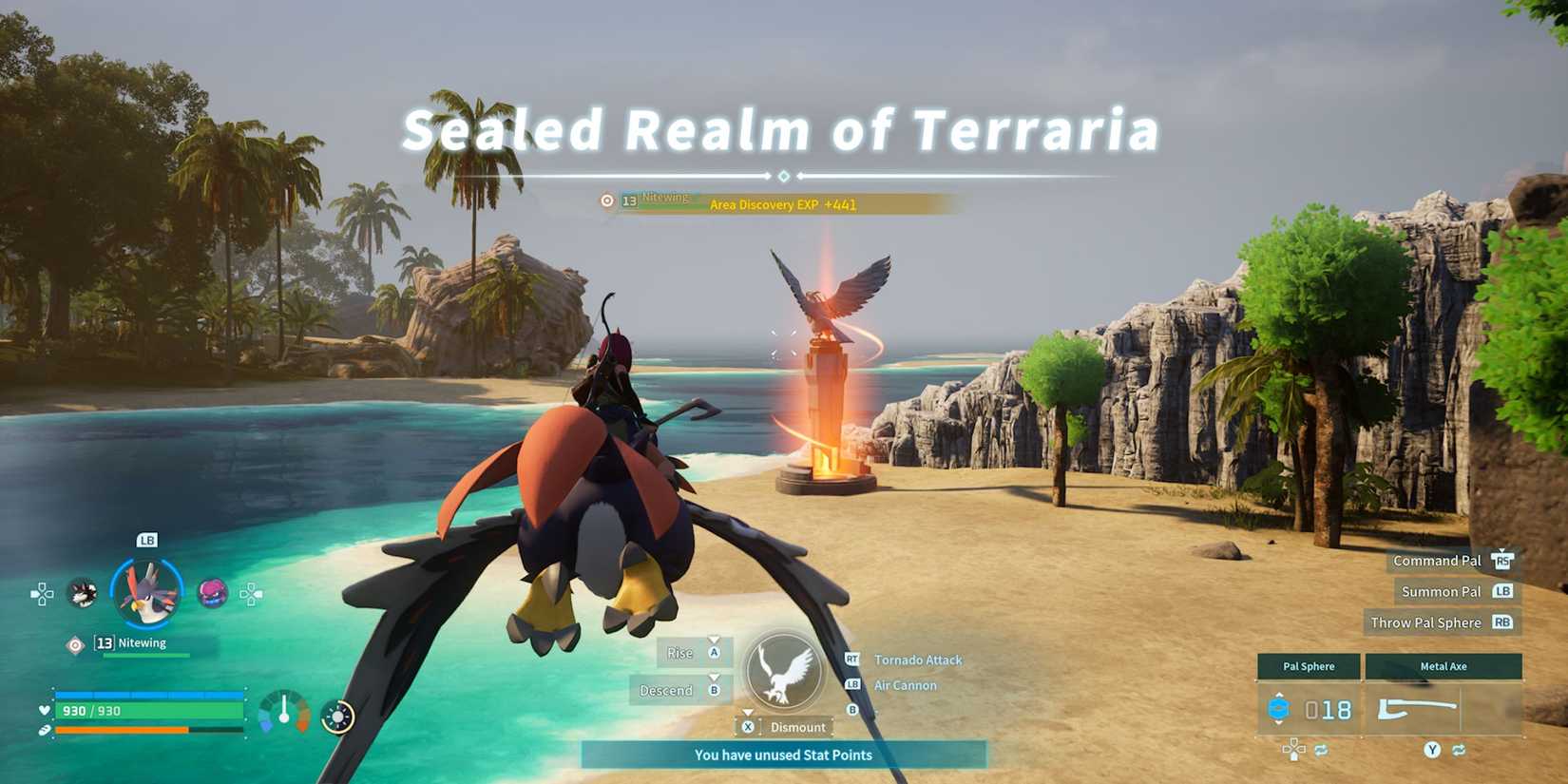Expand the arrow above the Dismount prompt
This screenshot has width=1568, height=784.
[x=748, y=712]
